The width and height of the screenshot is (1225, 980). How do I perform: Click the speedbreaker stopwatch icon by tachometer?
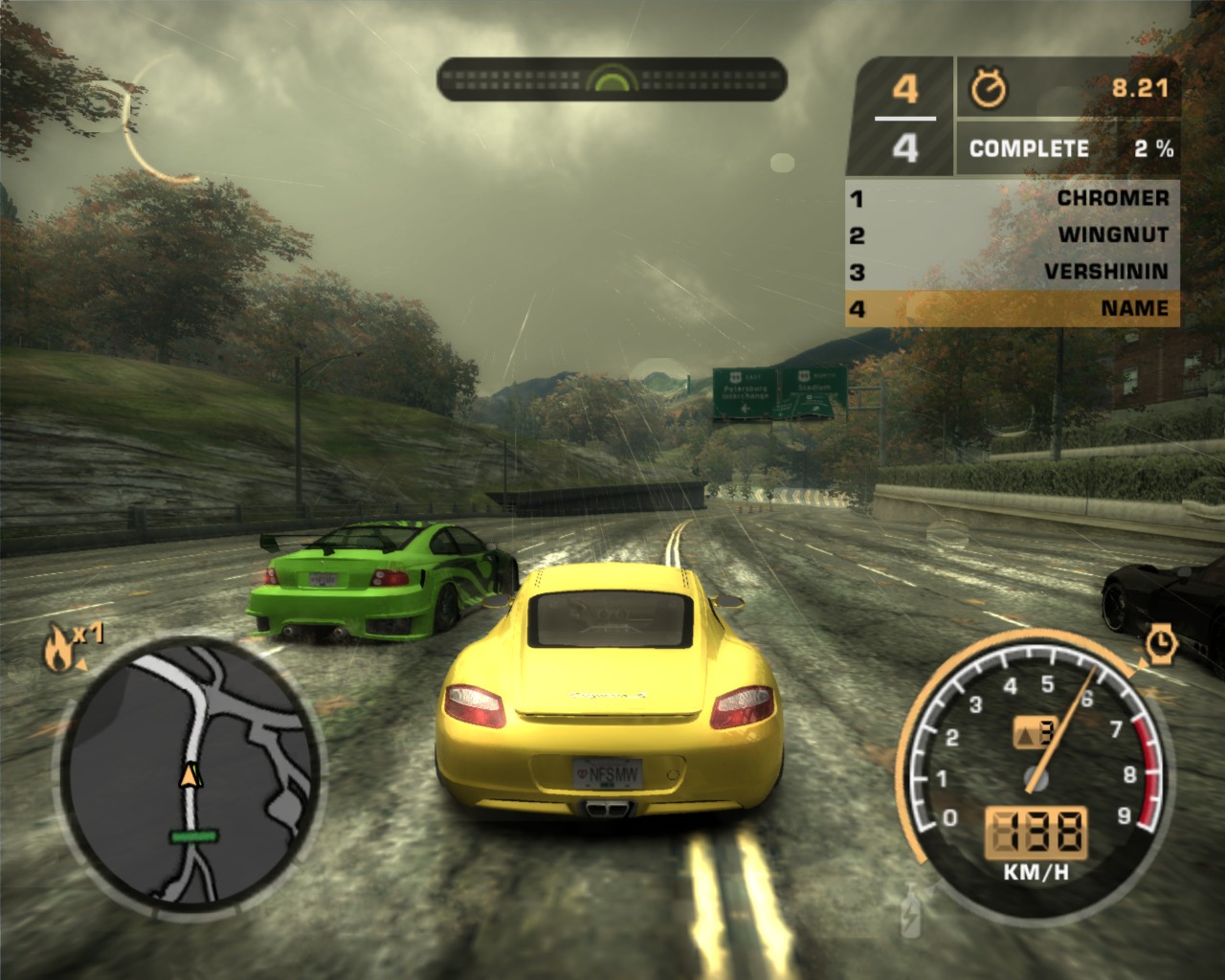coord(1161,641)
